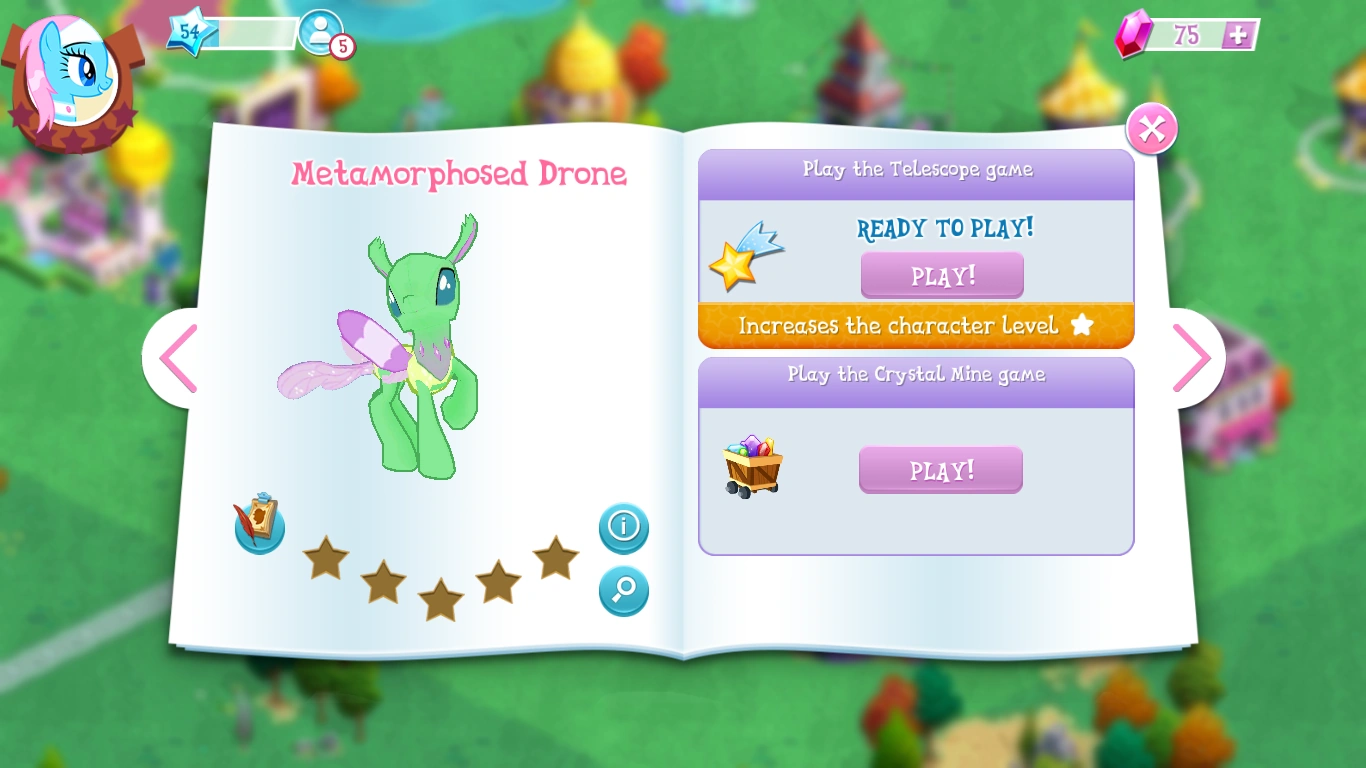Tap the star inside the level banner

point(1083,325)
